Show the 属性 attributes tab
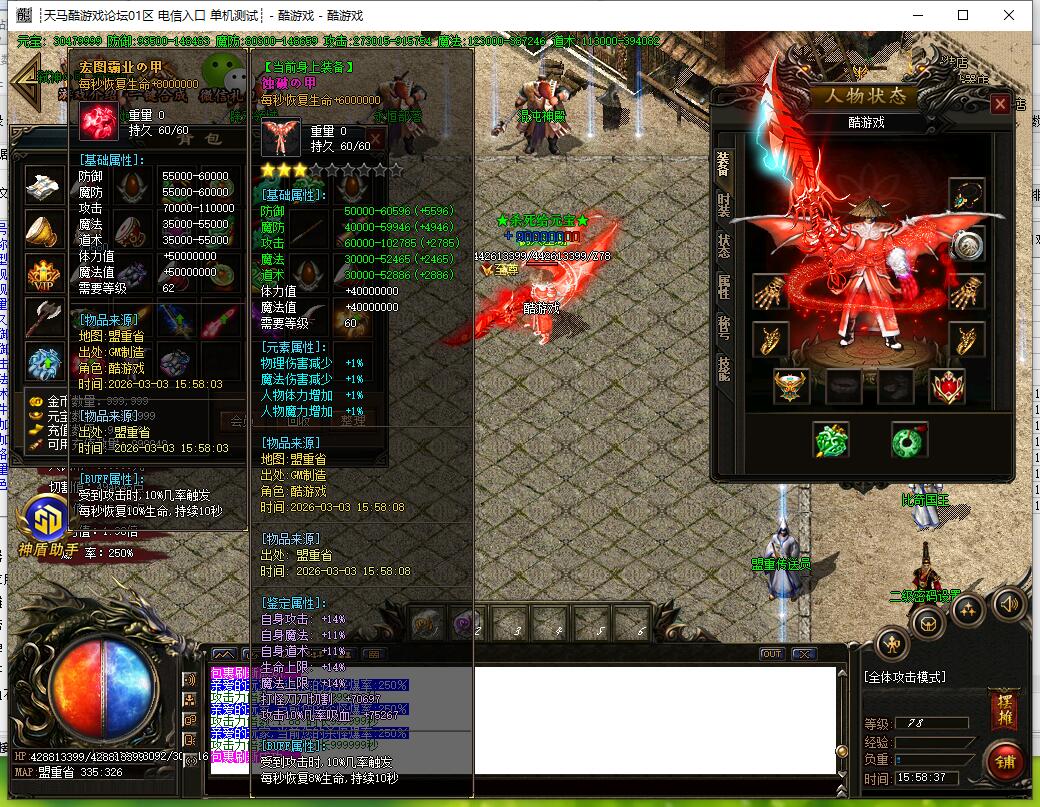Viewport: 1040px width, 807px height. (x=724, y=287)
